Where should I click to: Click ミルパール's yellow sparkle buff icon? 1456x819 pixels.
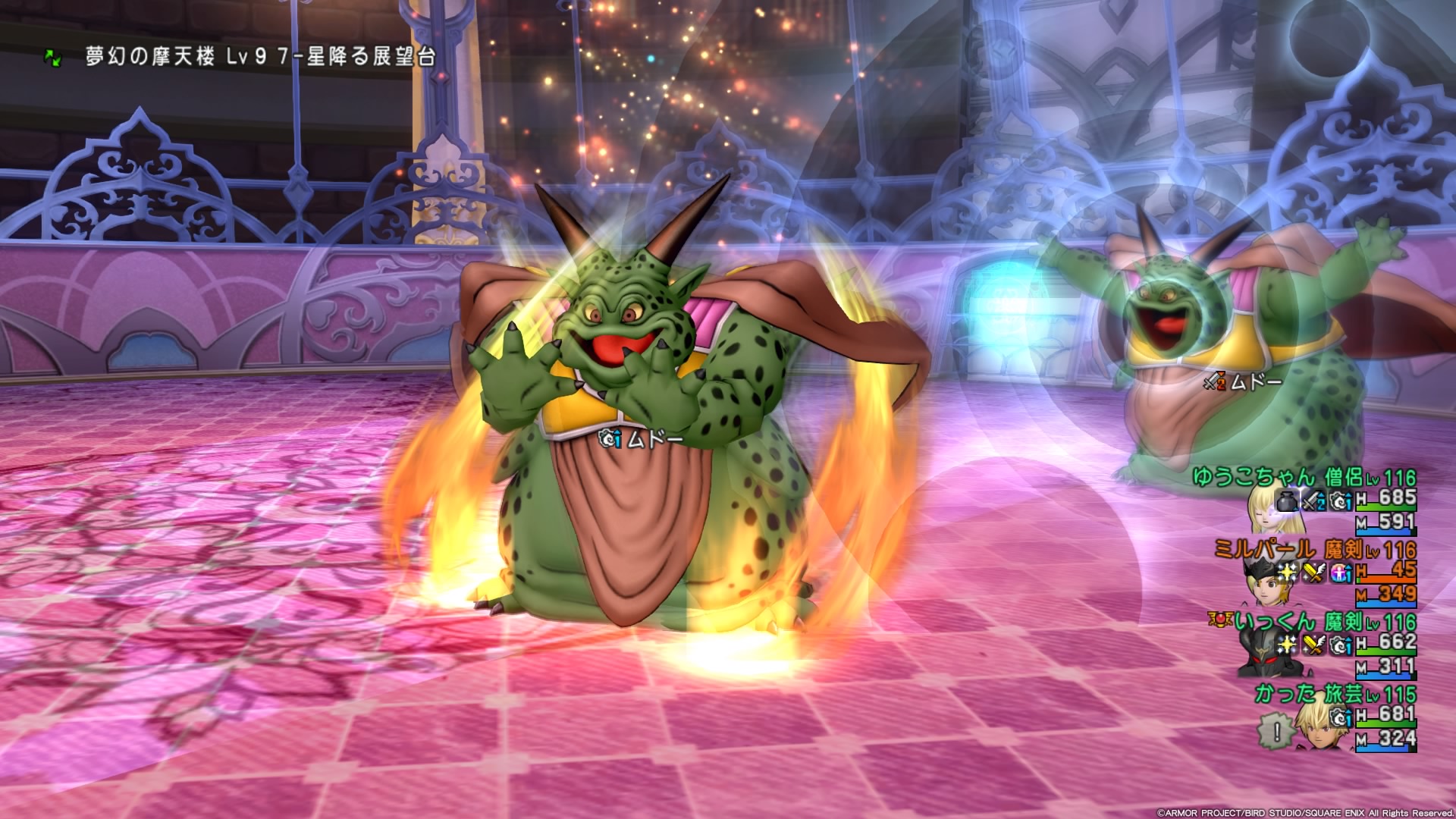[x=1288, y=573]
